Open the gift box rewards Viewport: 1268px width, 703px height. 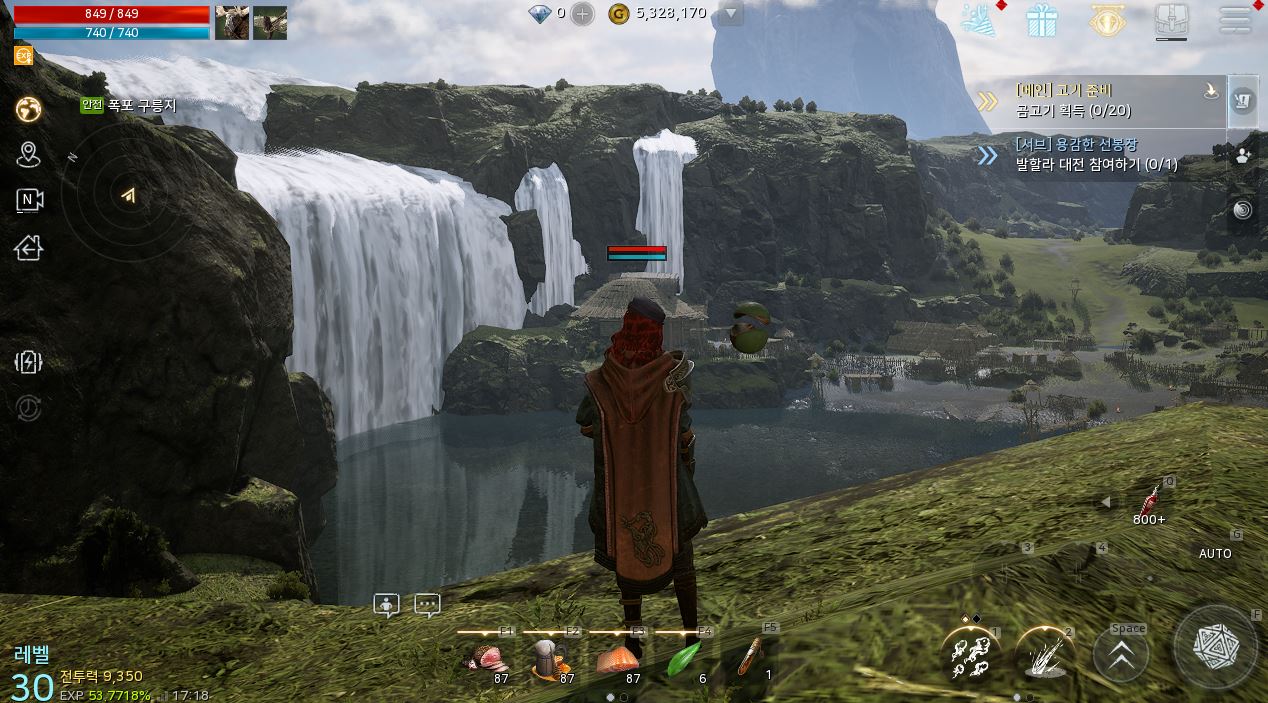point(1042,20)
